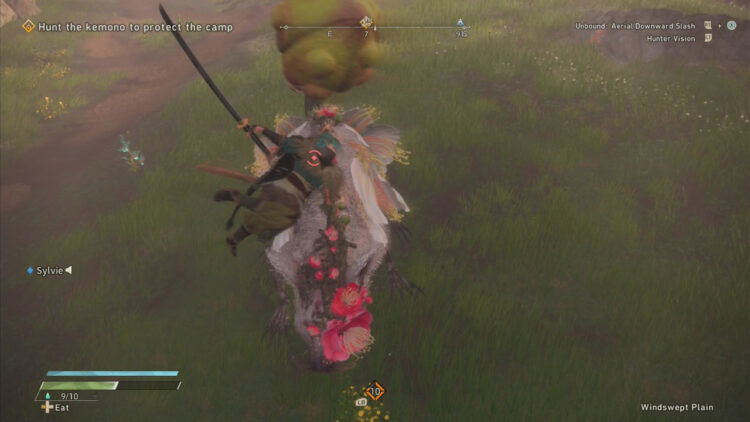Viewport: 750px width, 422px height.
Task: Select the blue camp marker on the compass
Action: pos(460,22)
